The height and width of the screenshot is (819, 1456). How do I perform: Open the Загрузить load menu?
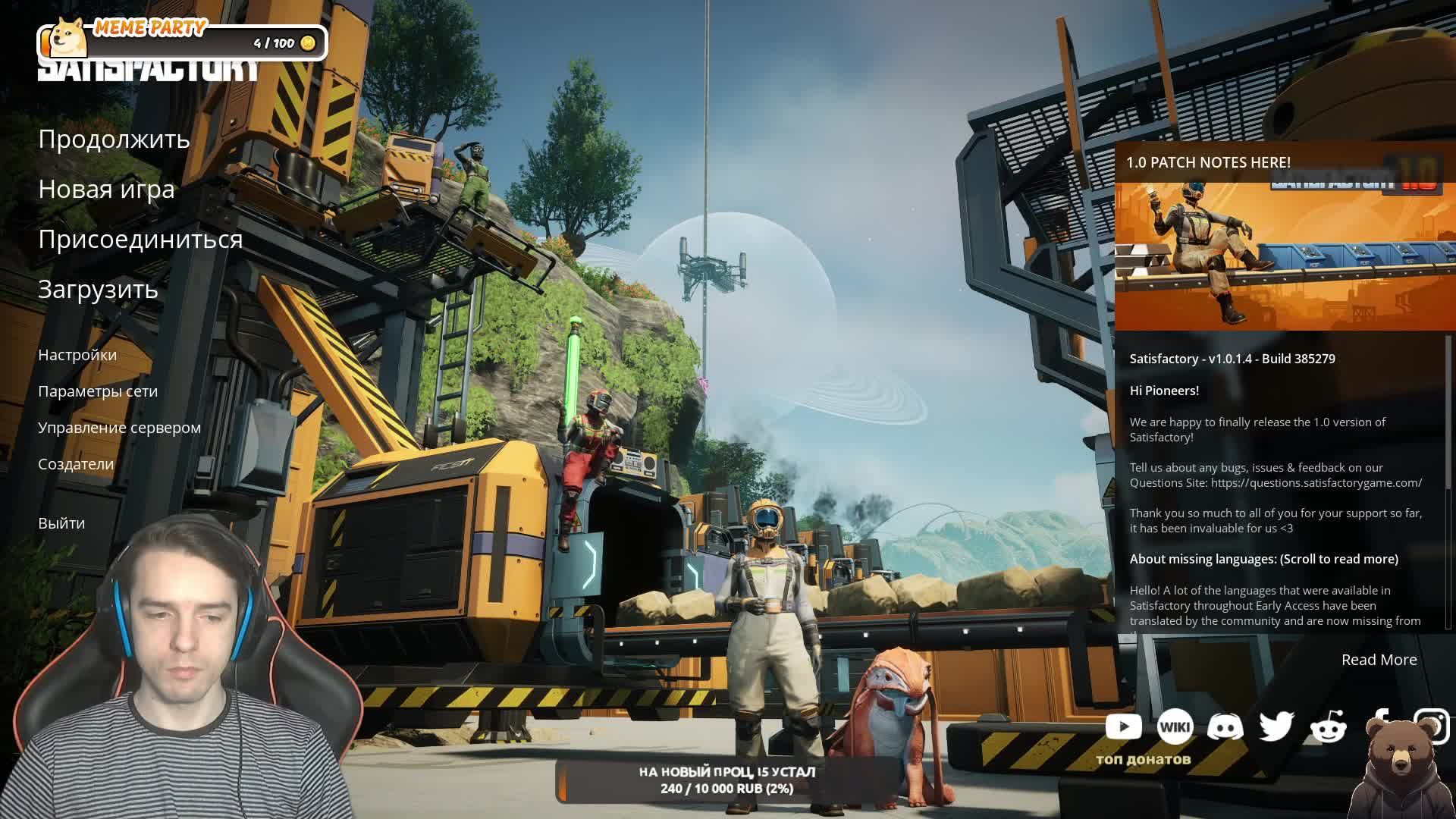[x=98, y=290]
